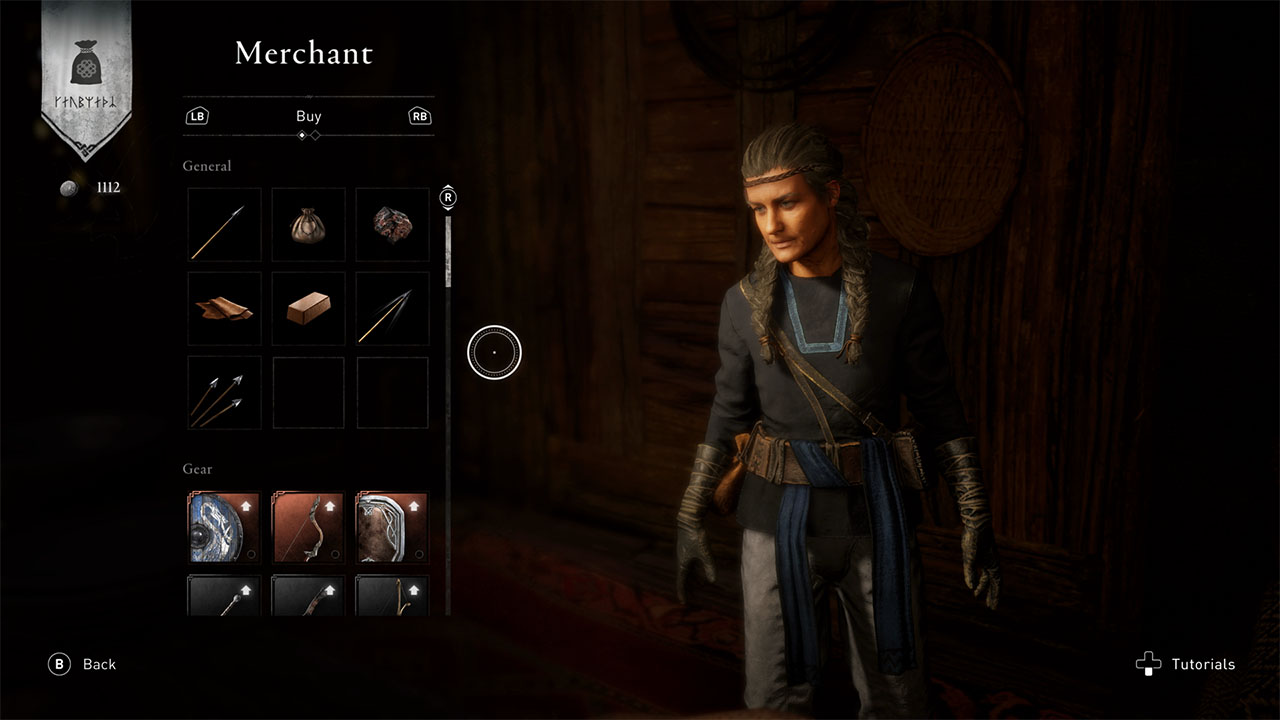
Task: Click the merchant bag banner icon
Action: pos(86,69)
